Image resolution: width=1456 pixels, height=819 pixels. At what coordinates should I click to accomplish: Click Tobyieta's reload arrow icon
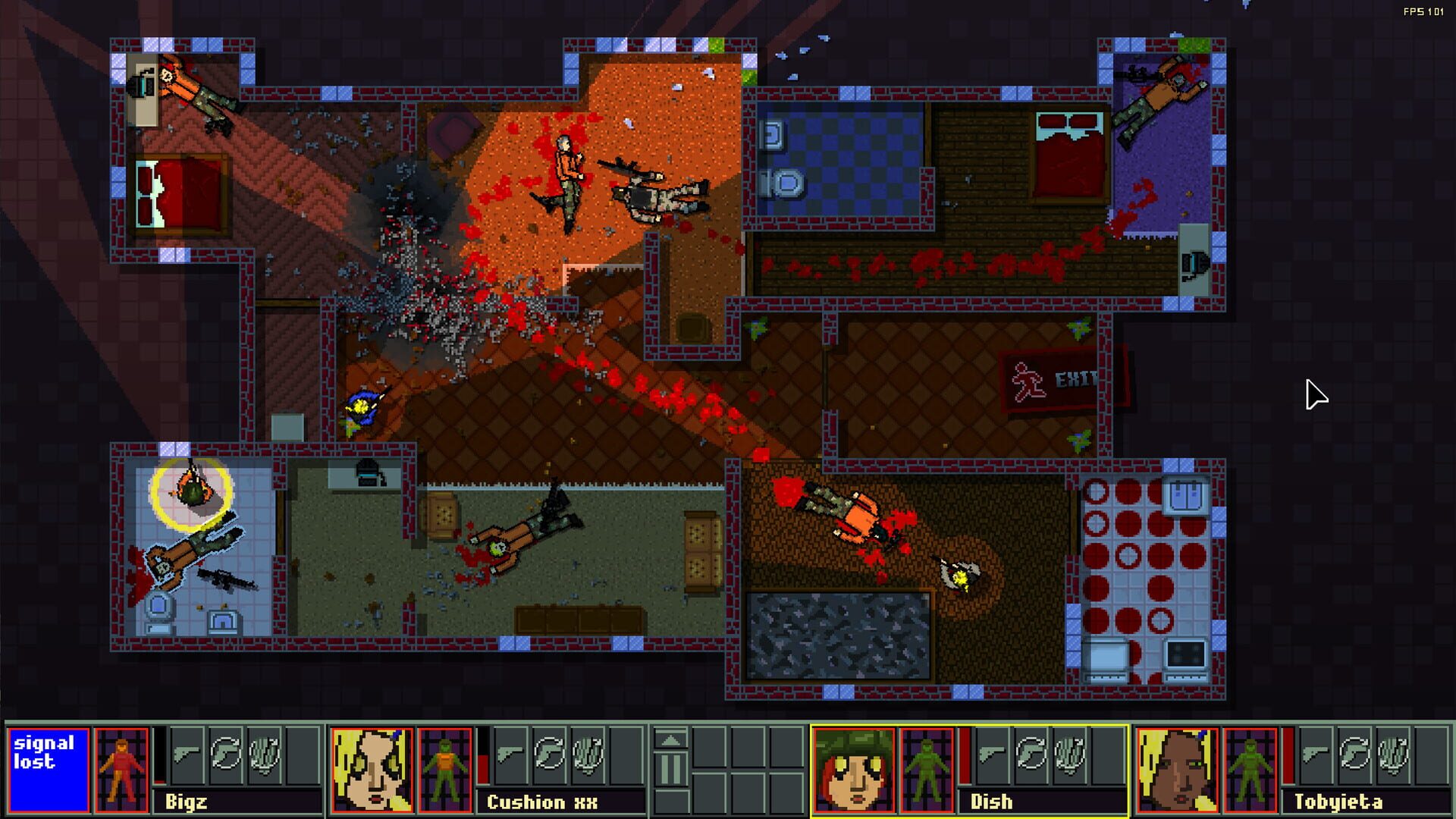(1355, 755)
